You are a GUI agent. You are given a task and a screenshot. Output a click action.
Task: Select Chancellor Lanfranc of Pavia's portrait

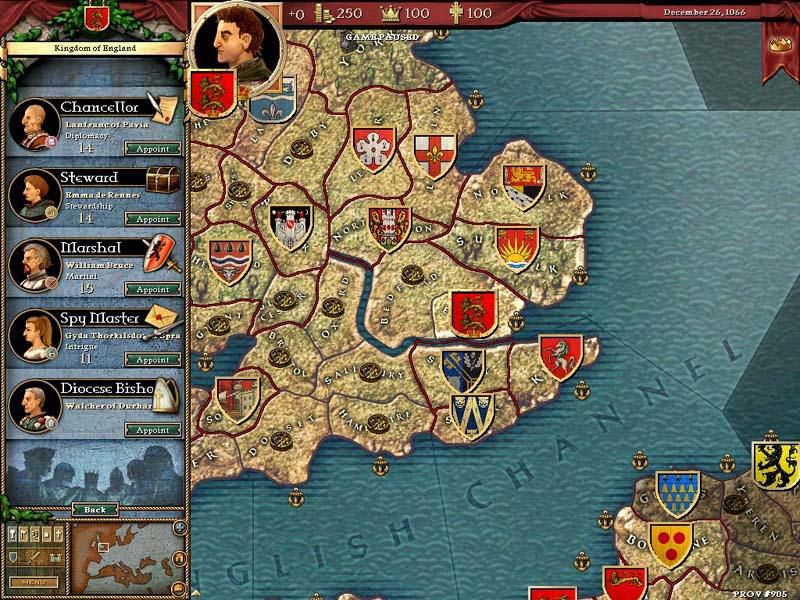pyautogui.click(x=34, y=124)
